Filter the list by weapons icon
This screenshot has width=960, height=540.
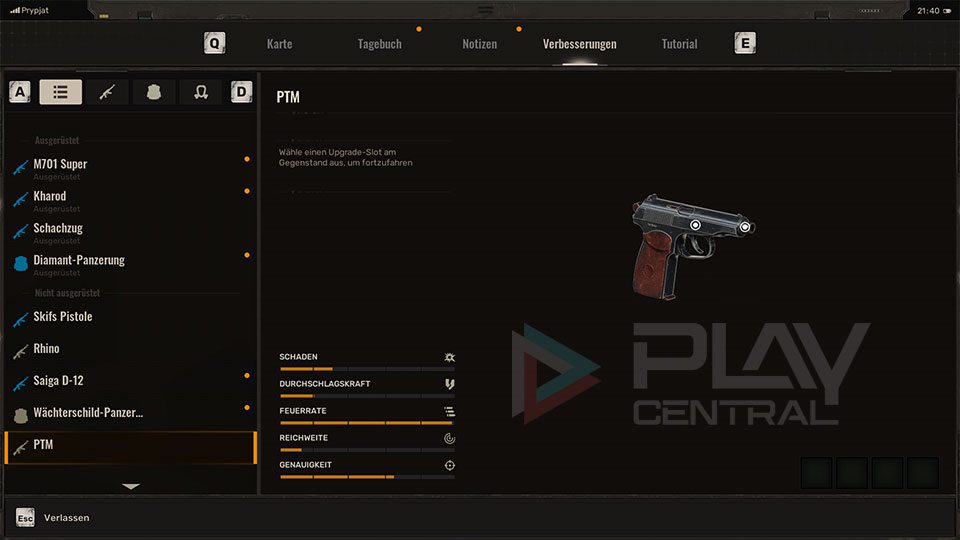[x=107, y=92]
